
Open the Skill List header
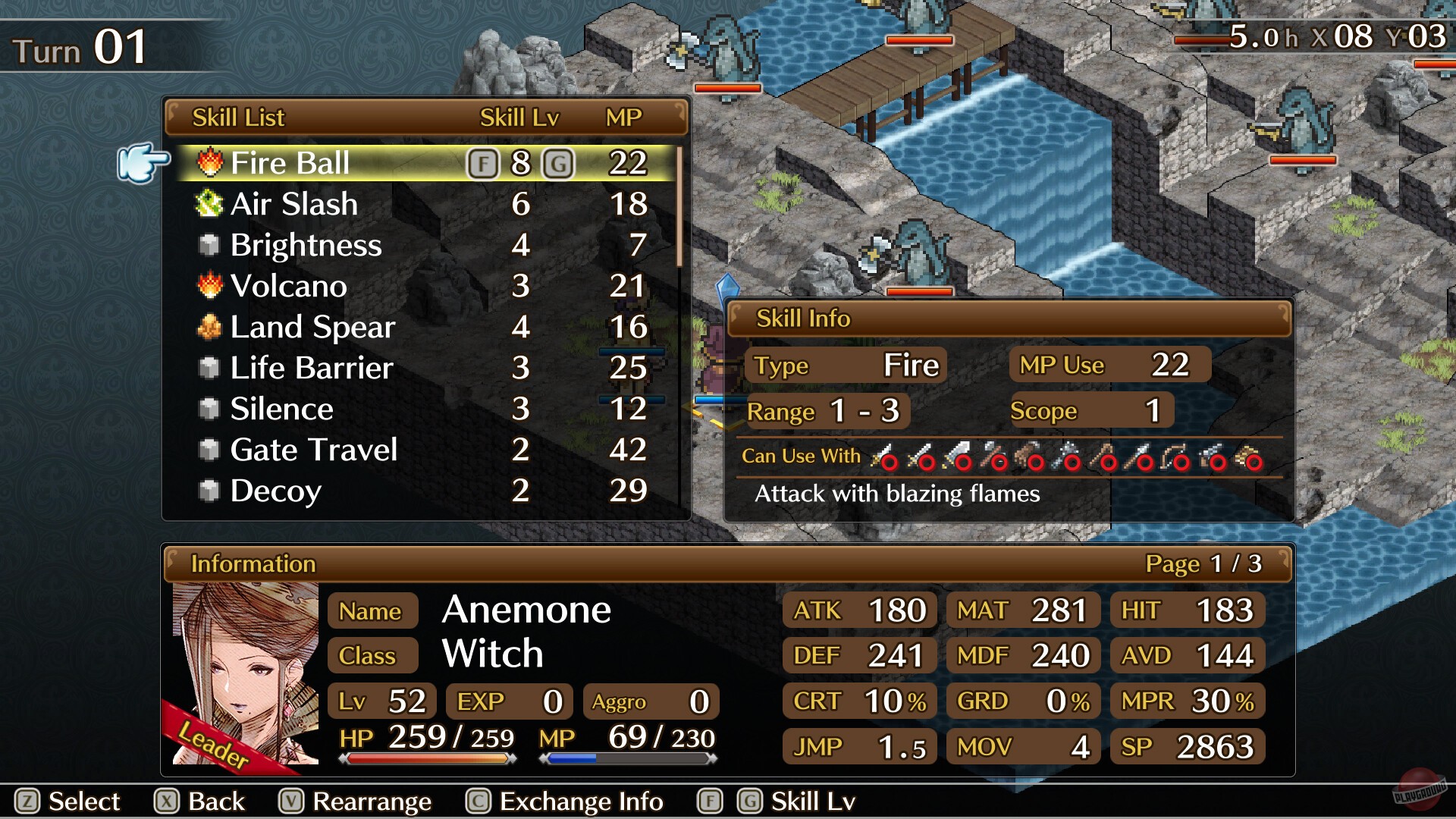point(239,118)
